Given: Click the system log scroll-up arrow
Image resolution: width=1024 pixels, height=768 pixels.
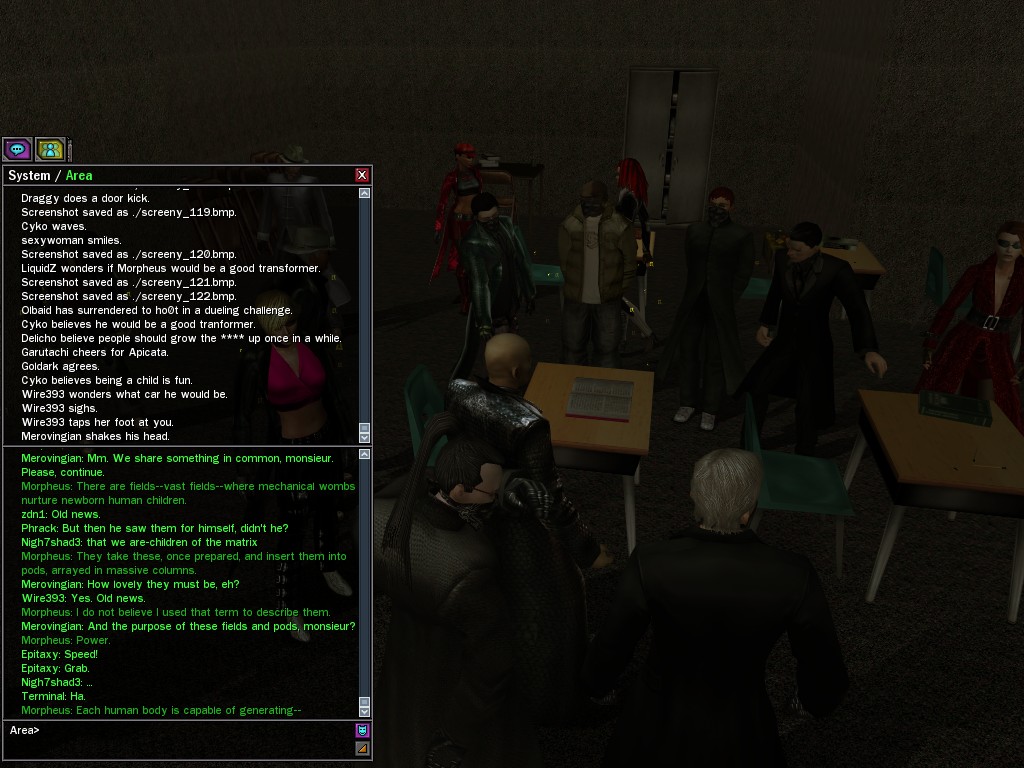Looking at the screenshot, I should pos(364,193).
